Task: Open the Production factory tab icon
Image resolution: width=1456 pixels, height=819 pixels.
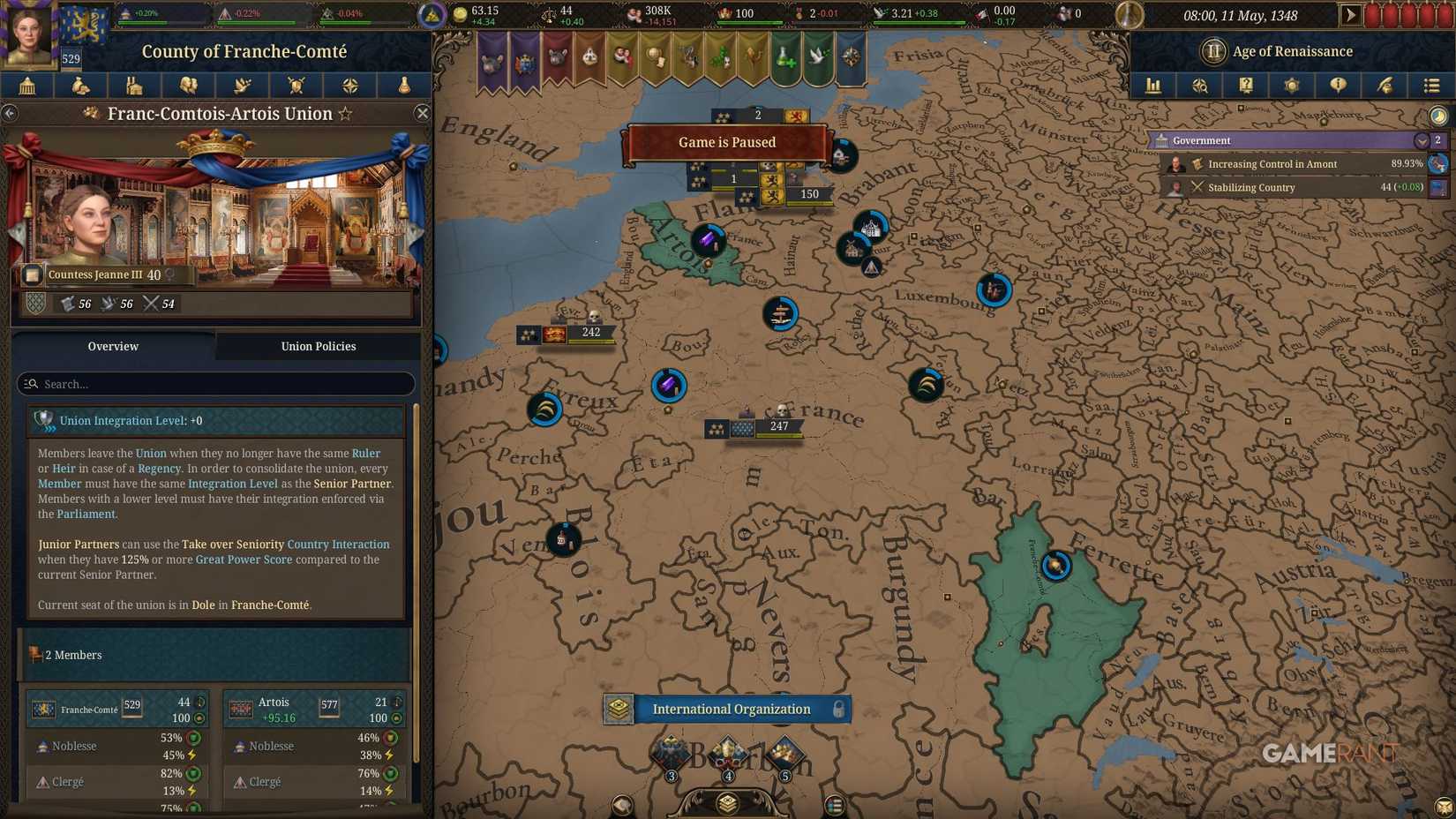Action: (x=135, y=86)
